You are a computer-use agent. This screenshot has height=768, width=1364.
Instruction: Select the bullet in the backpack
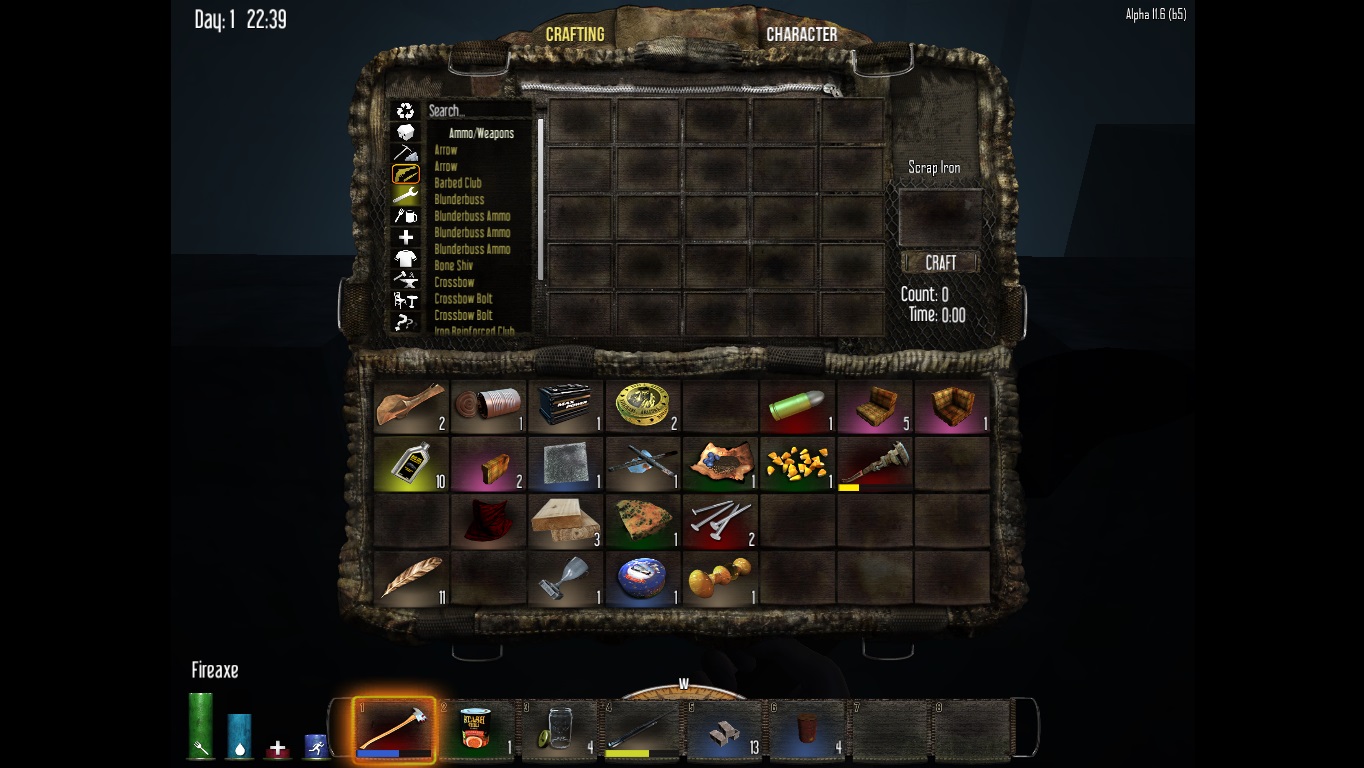[797, 406]
